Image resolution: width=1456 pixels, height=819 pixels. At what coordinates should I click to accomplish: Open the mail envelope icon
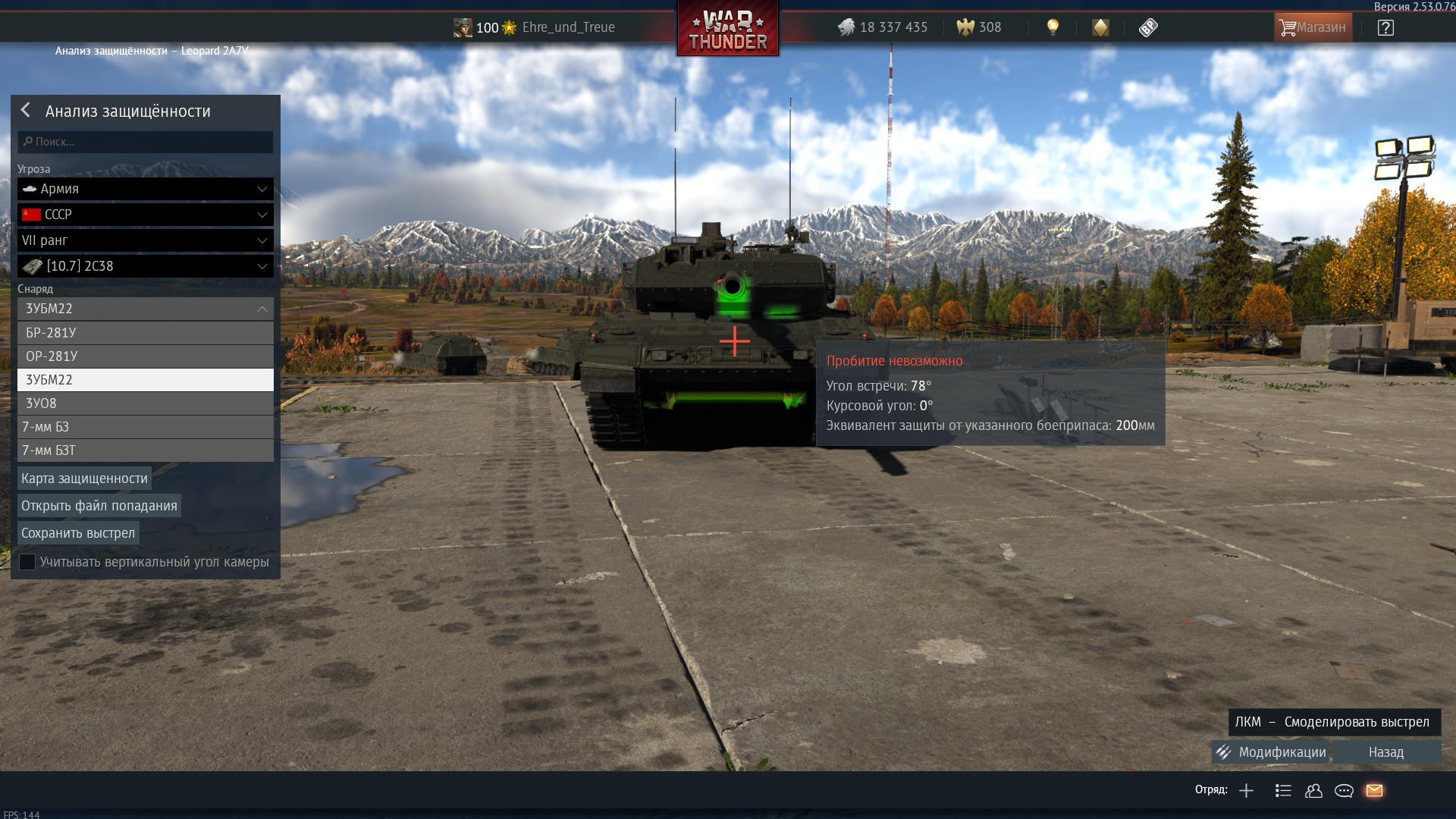tap(1374, 790)
